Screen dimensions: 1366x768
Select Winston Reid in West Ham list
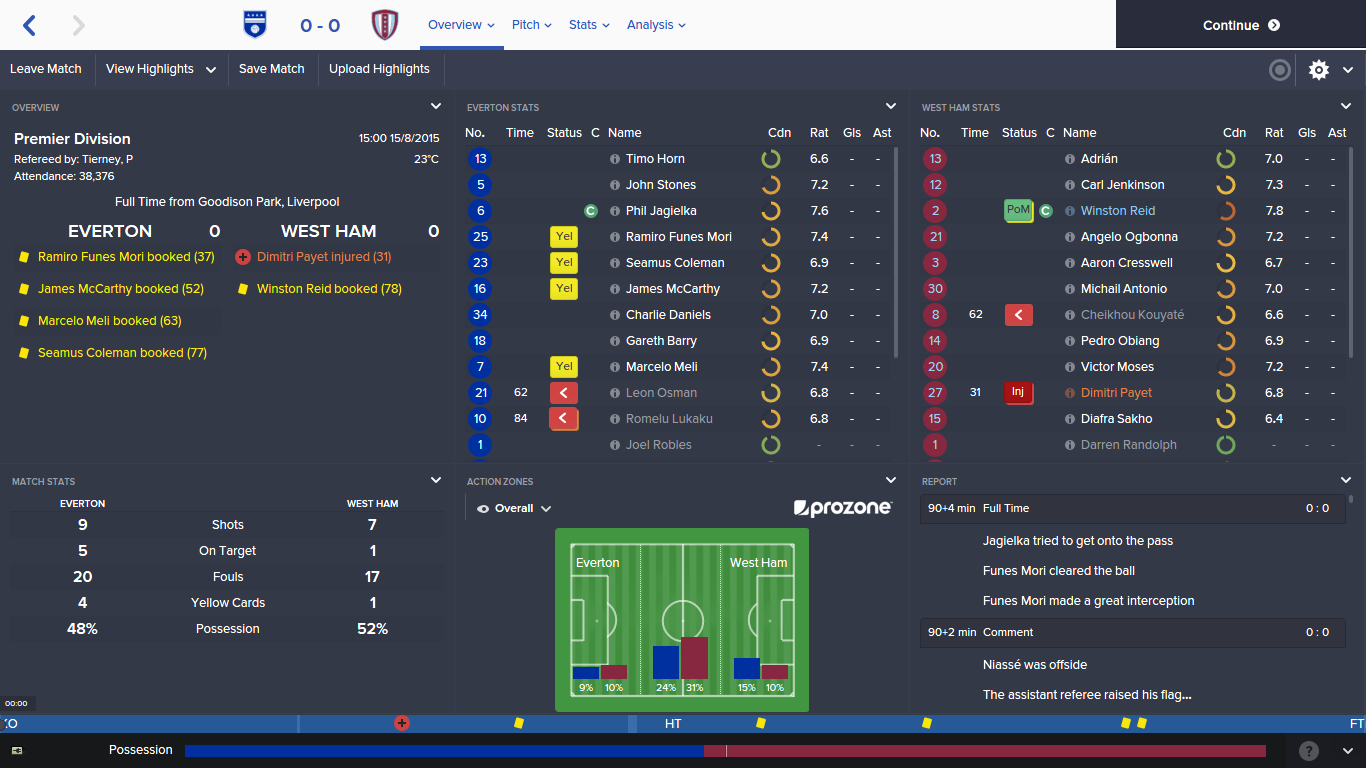1117,211
